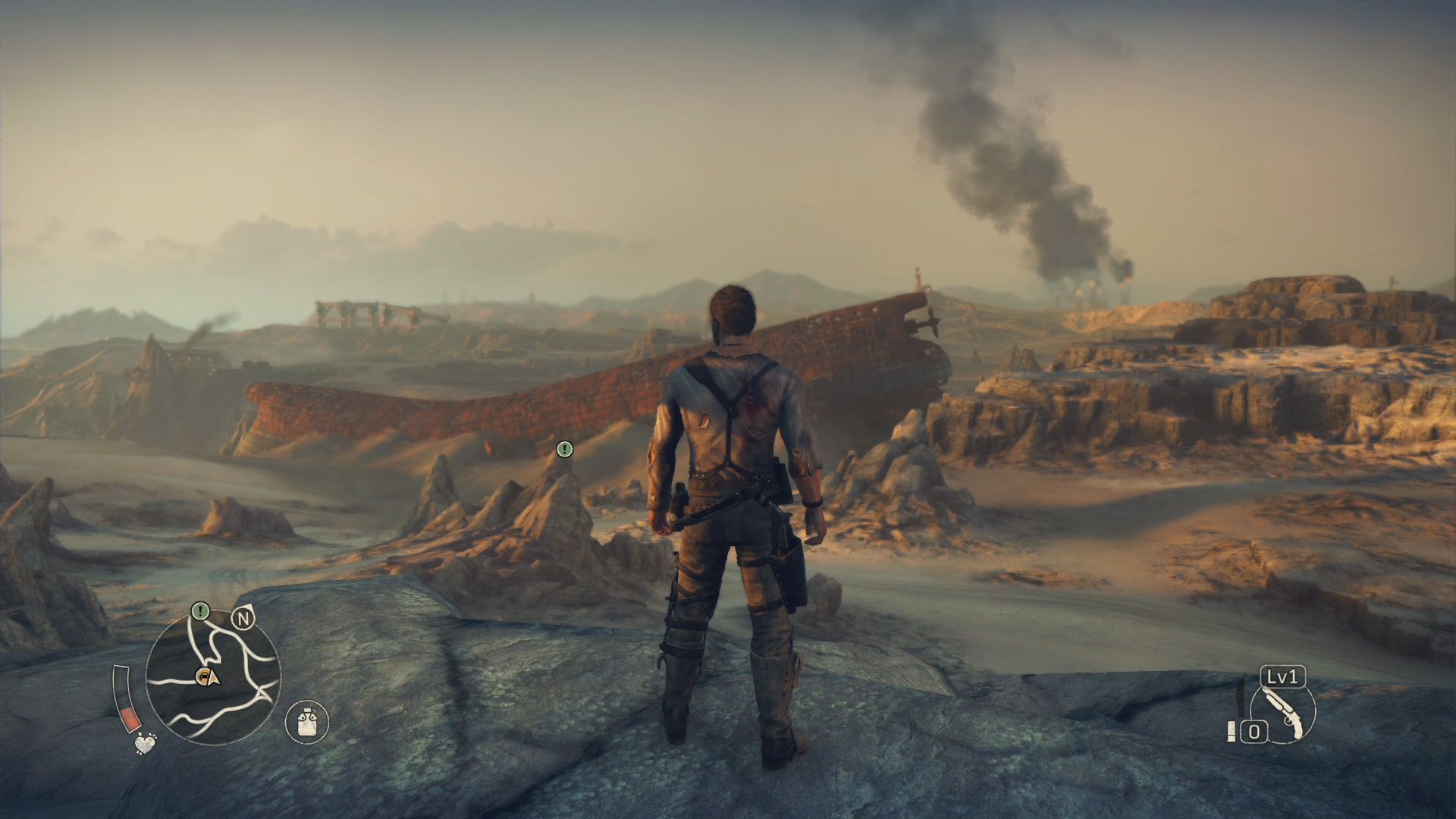This screenshot has height=819, width=1456.
Task: Select the shotgun weapon icon
Action: [x=1283, y=712]
